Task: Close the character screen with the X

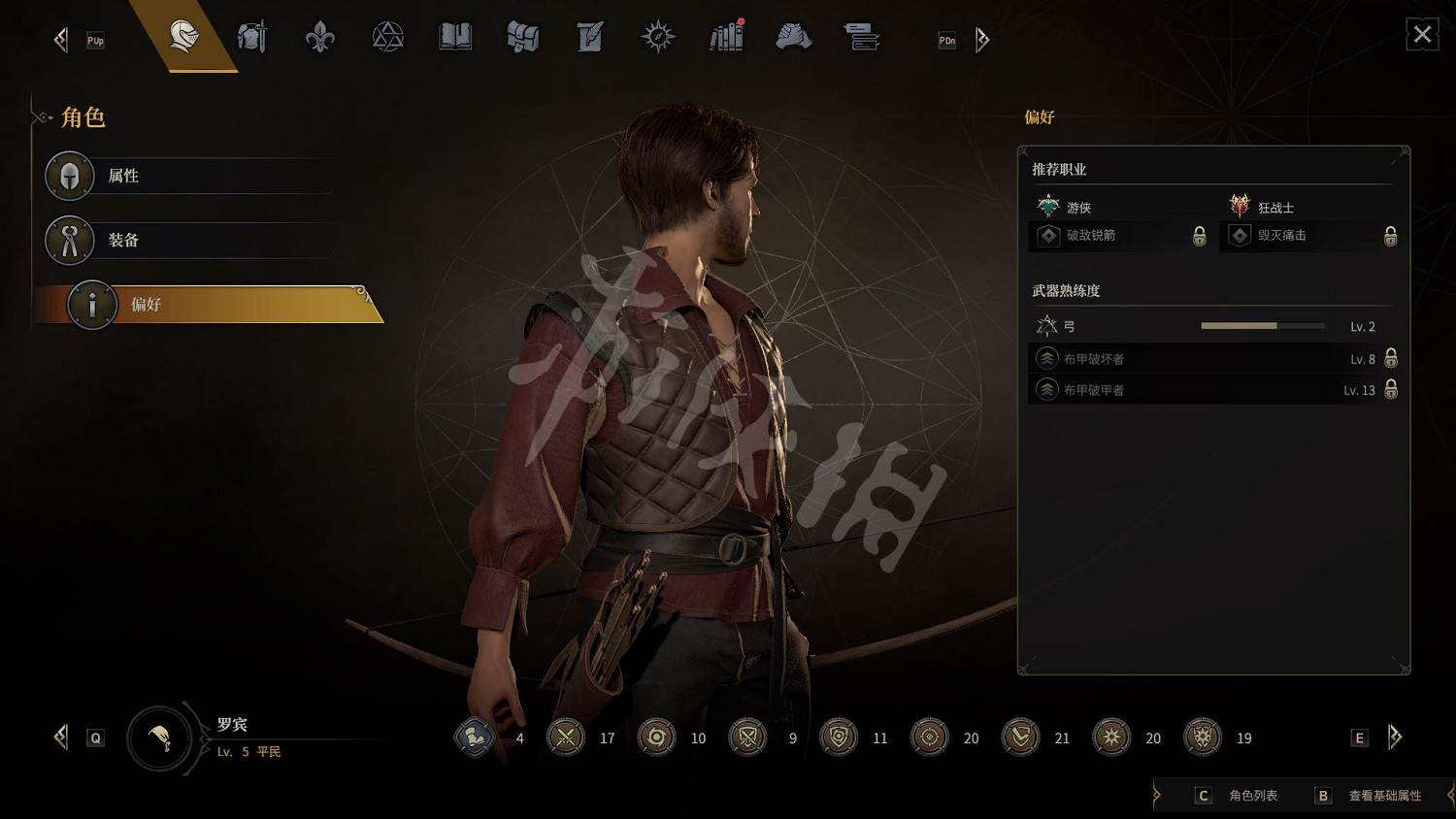Action: tap(1422, 35)
